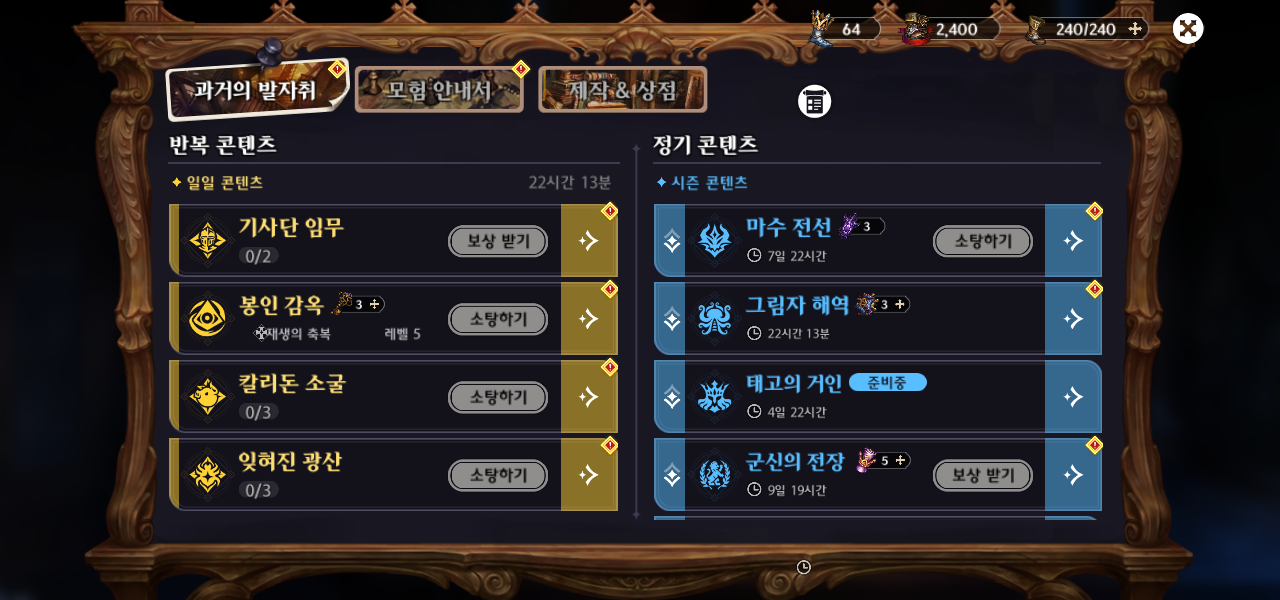Sweep 마수 전선 with 소탕하기
The height and width of the screenshot is (600, 1280).
(982, 241)
